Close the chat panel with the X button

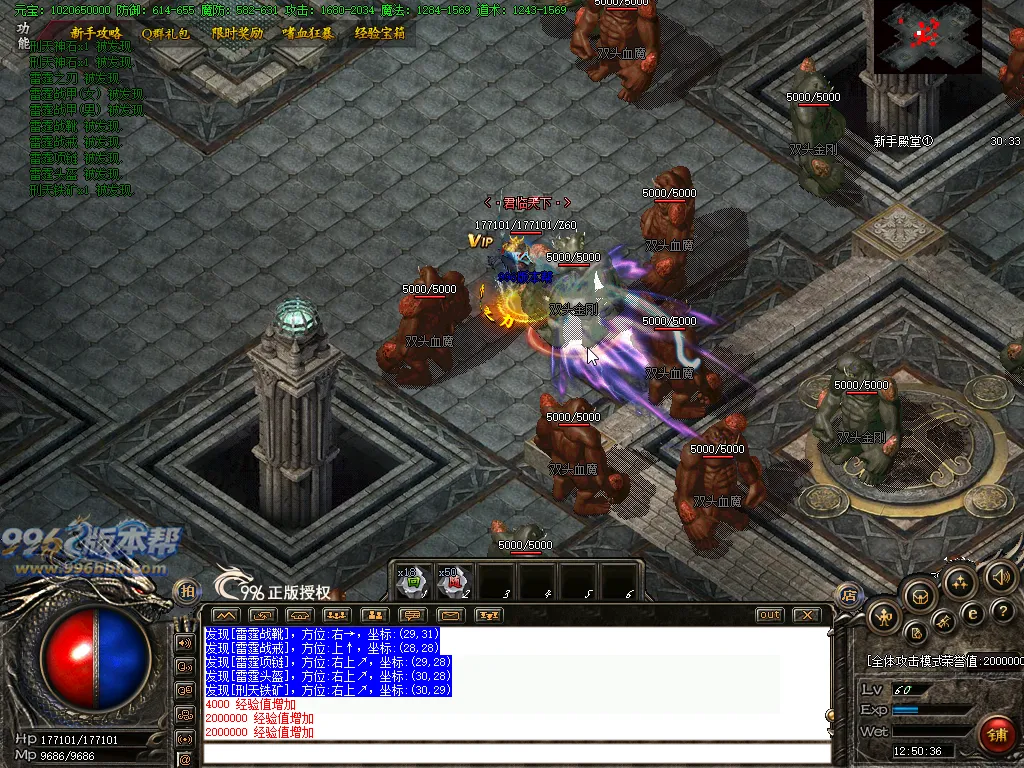point(806,615)
